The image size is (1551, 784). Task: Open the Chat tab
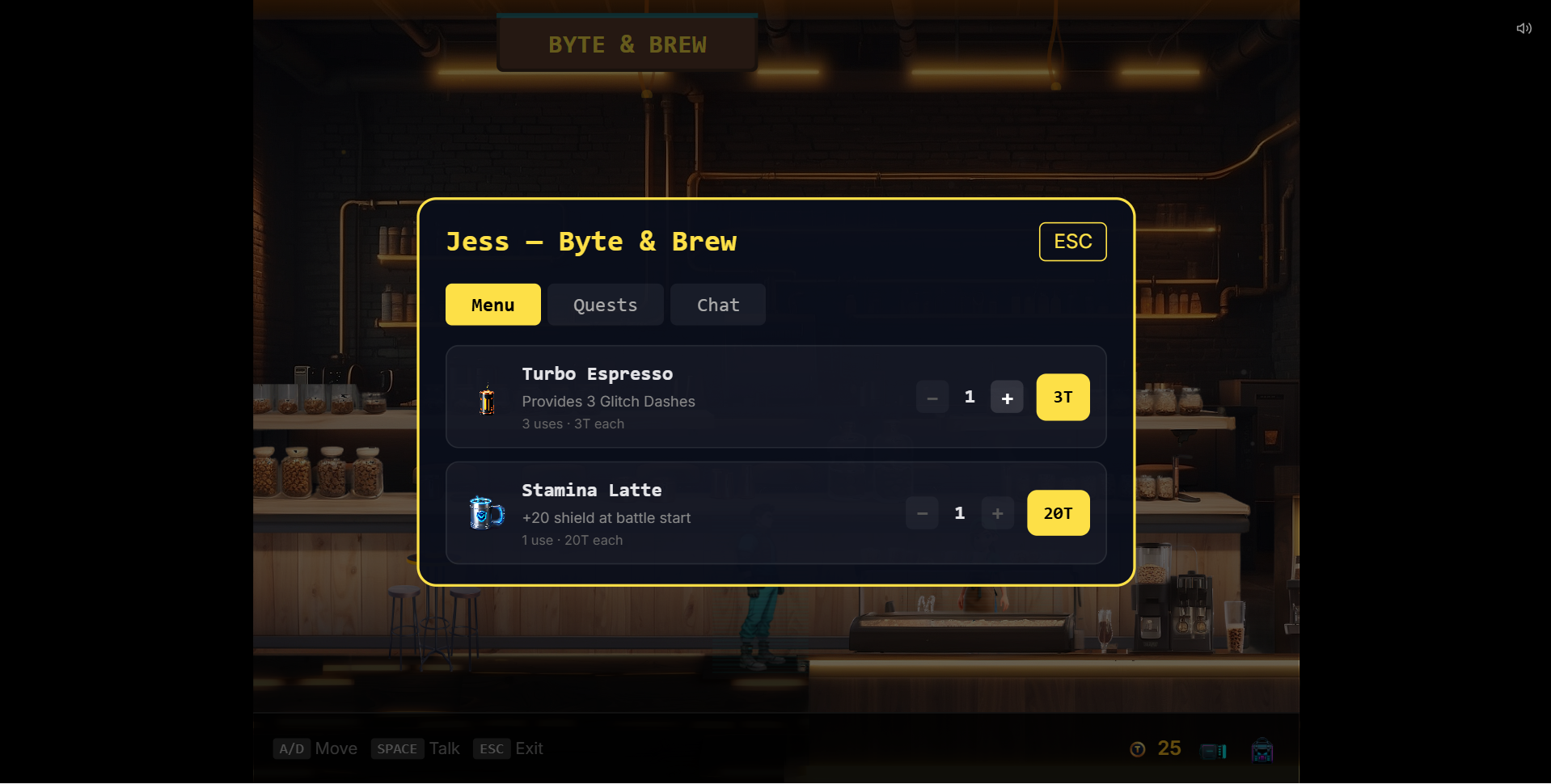click(717, 305)
